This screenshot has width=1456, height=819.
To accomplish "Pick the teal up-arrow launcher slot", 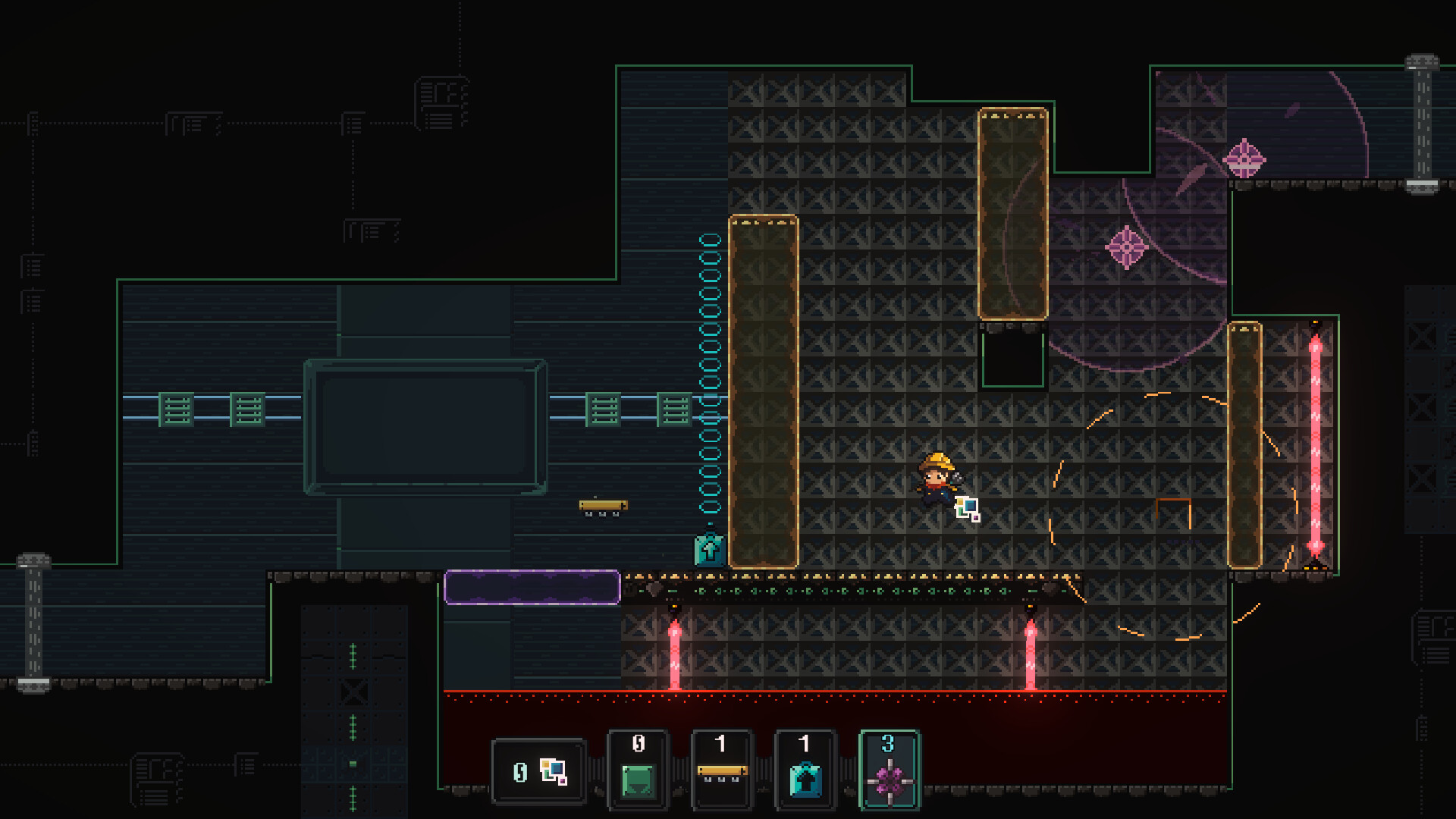I will [x=805, y=770].
